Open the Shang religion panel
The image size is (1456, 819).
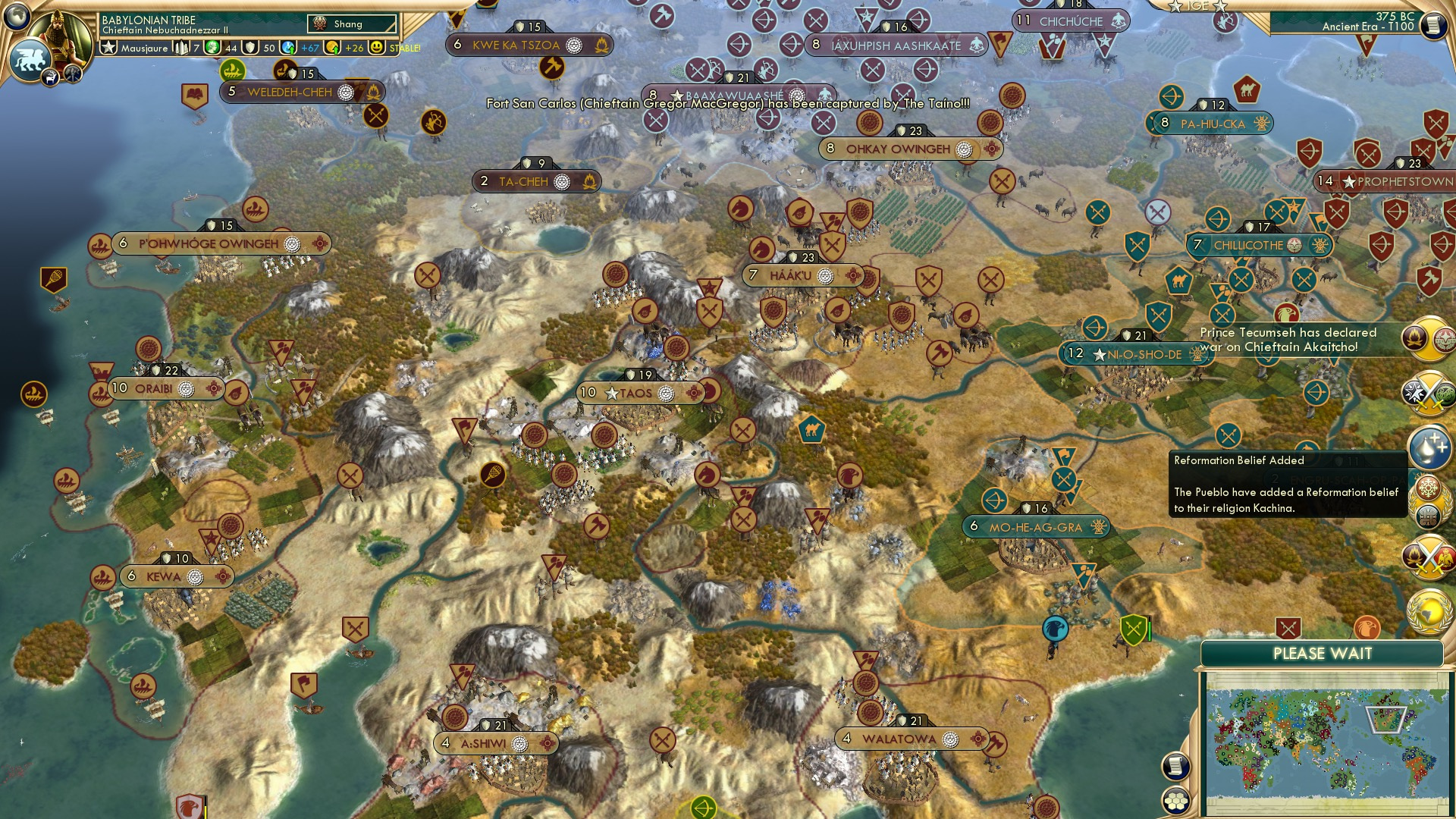[x=353, y=24]
